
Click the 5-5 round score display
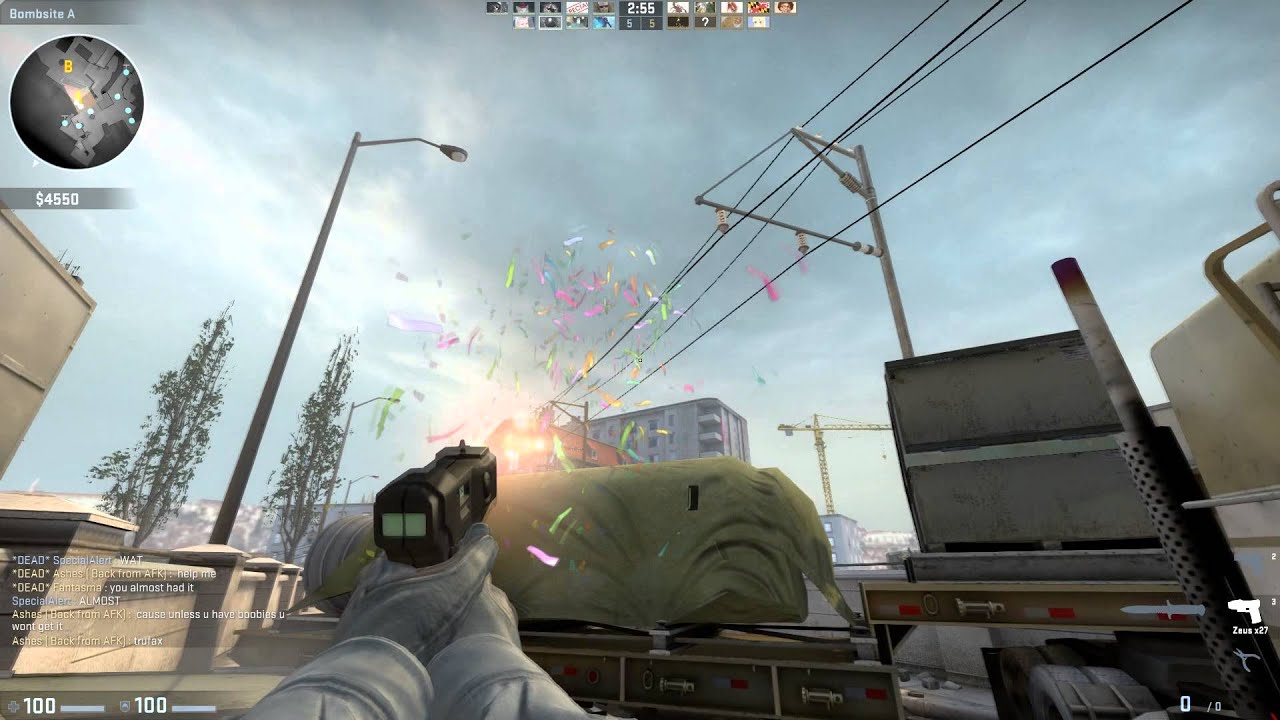(640, 24)
